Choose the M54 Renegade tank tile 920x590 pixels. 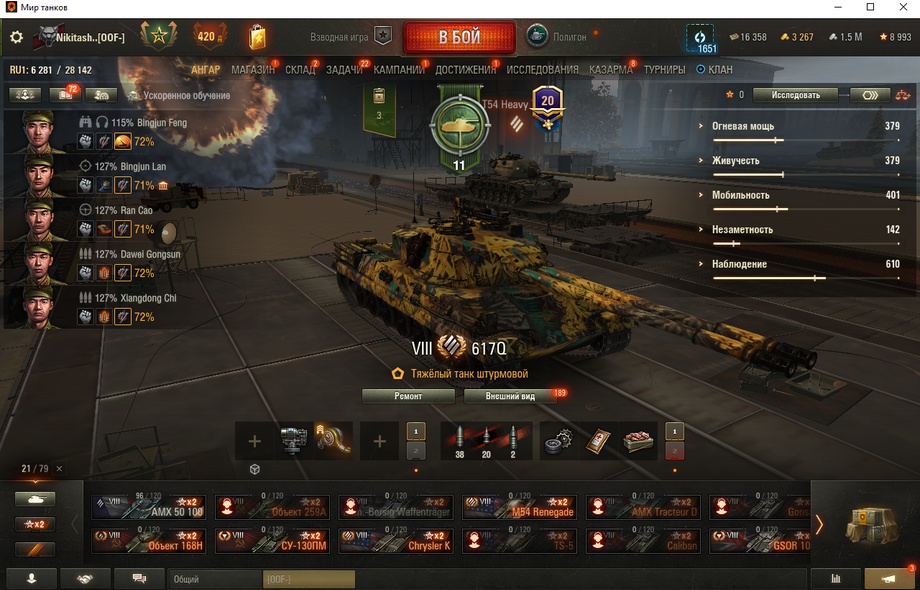click(519, 507)
